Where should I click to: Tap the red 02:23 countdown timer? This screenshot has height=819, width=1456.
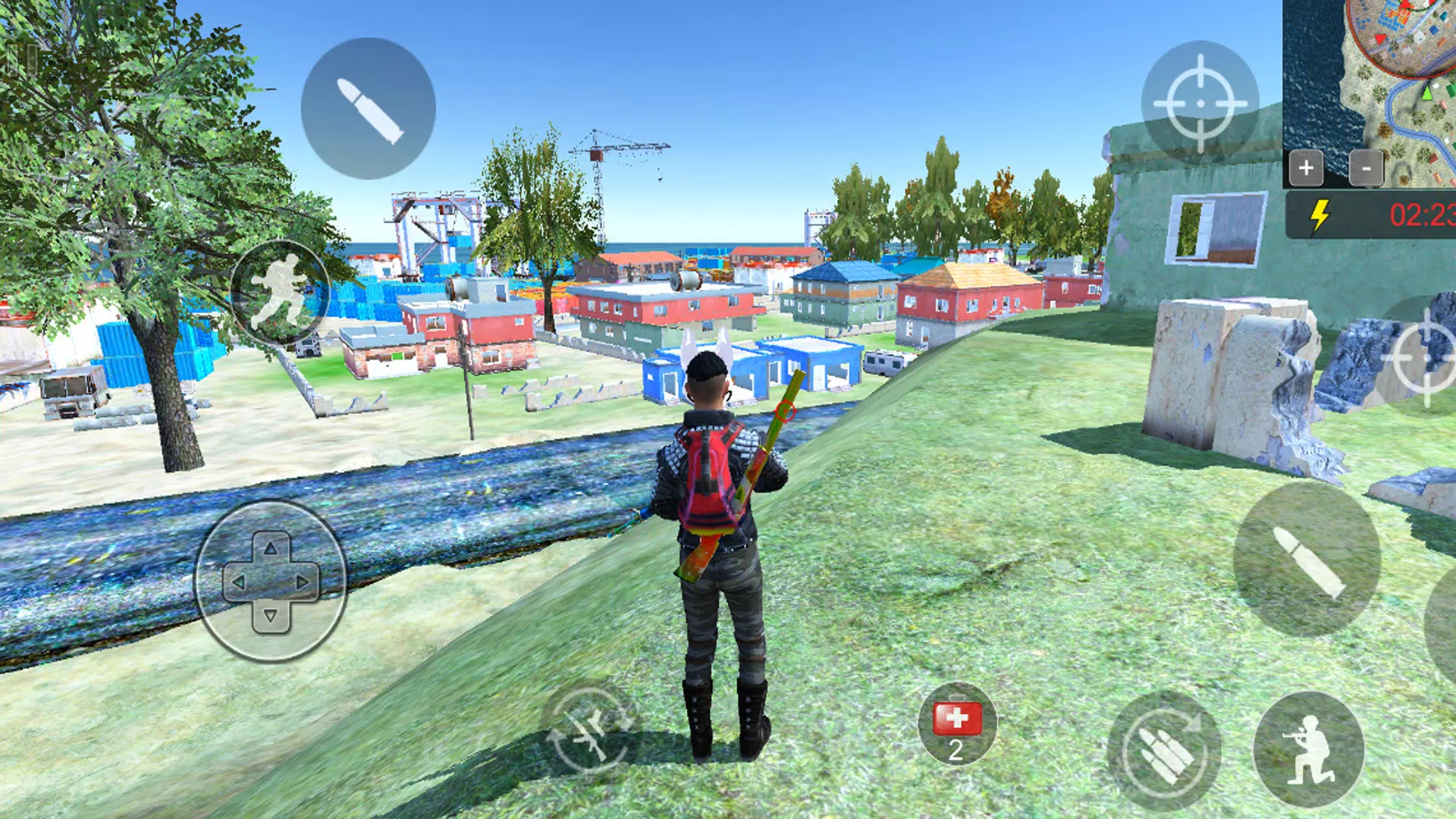[1423, 215]
